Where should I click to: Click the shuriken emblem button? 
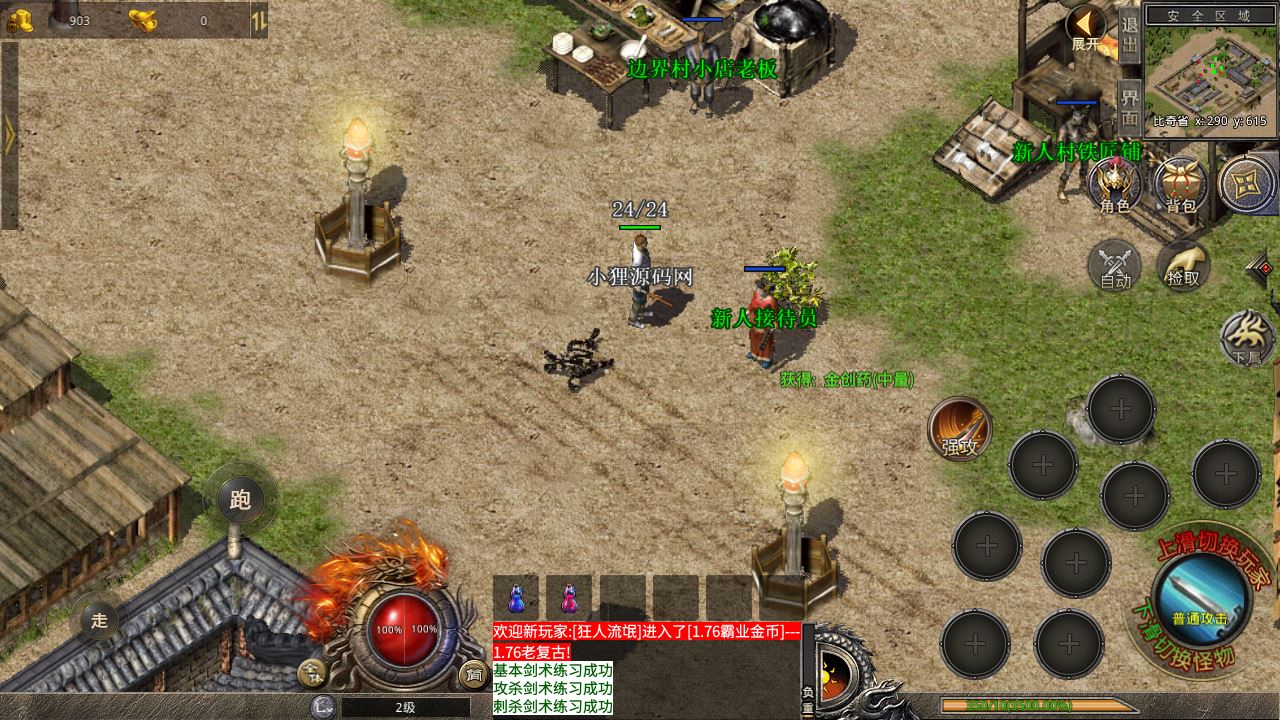[x=1247, y=184]
